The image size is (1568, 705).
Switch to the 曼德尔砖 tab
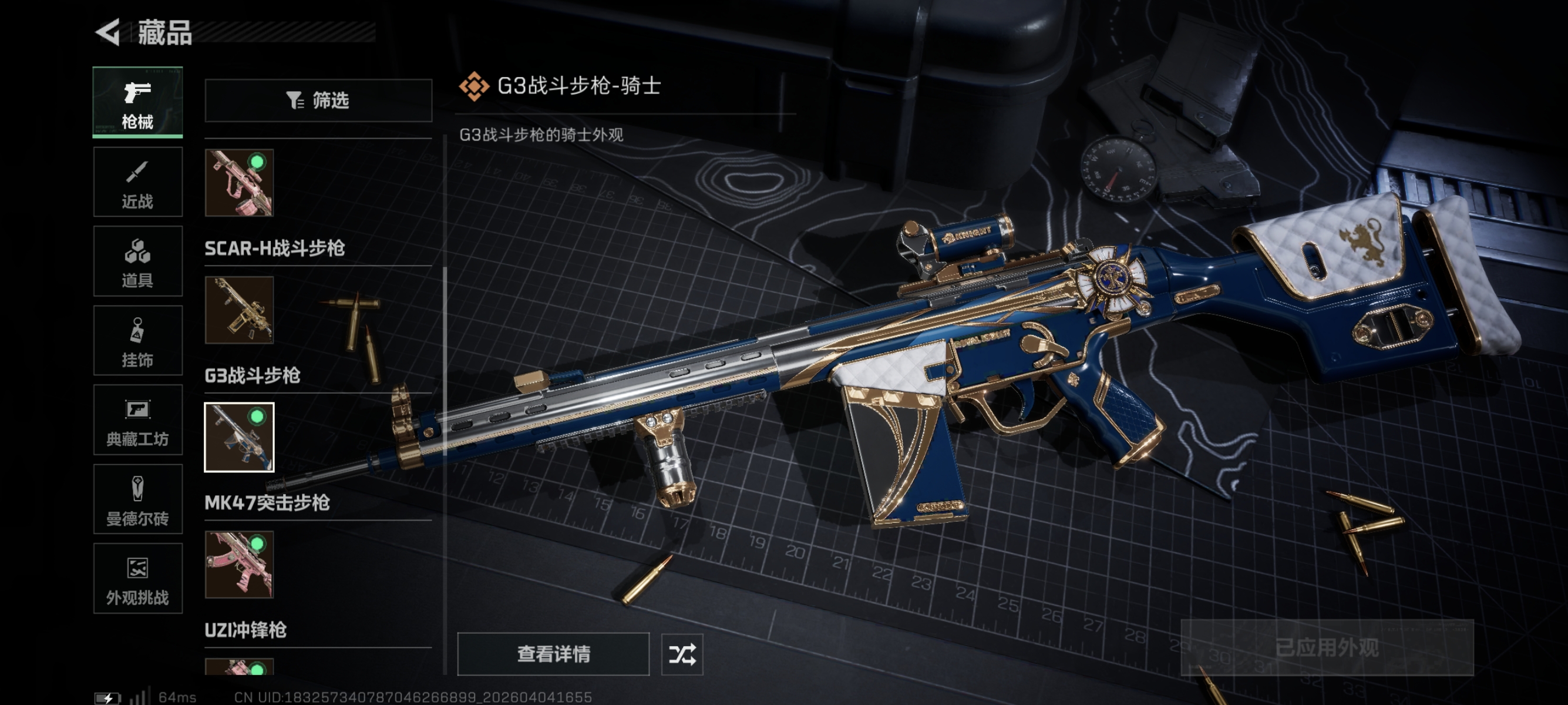point(137,499)
